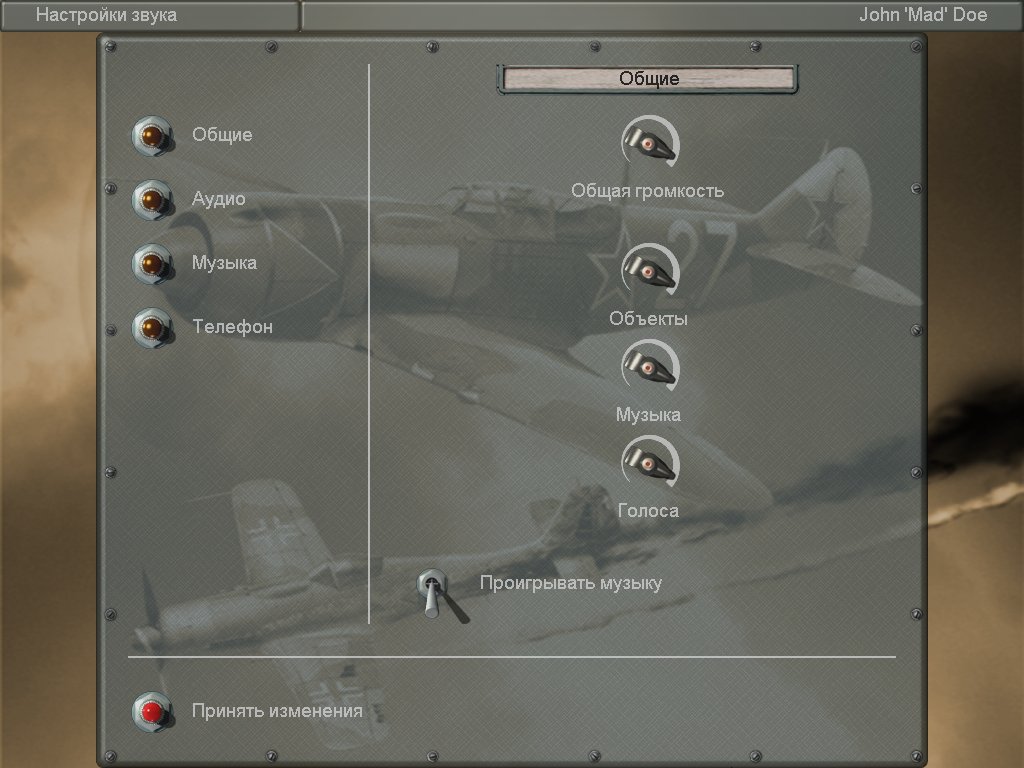Viewport: 1024px width, 768px height.
Task: Click the Объекты volume knob
Action: 648,272
